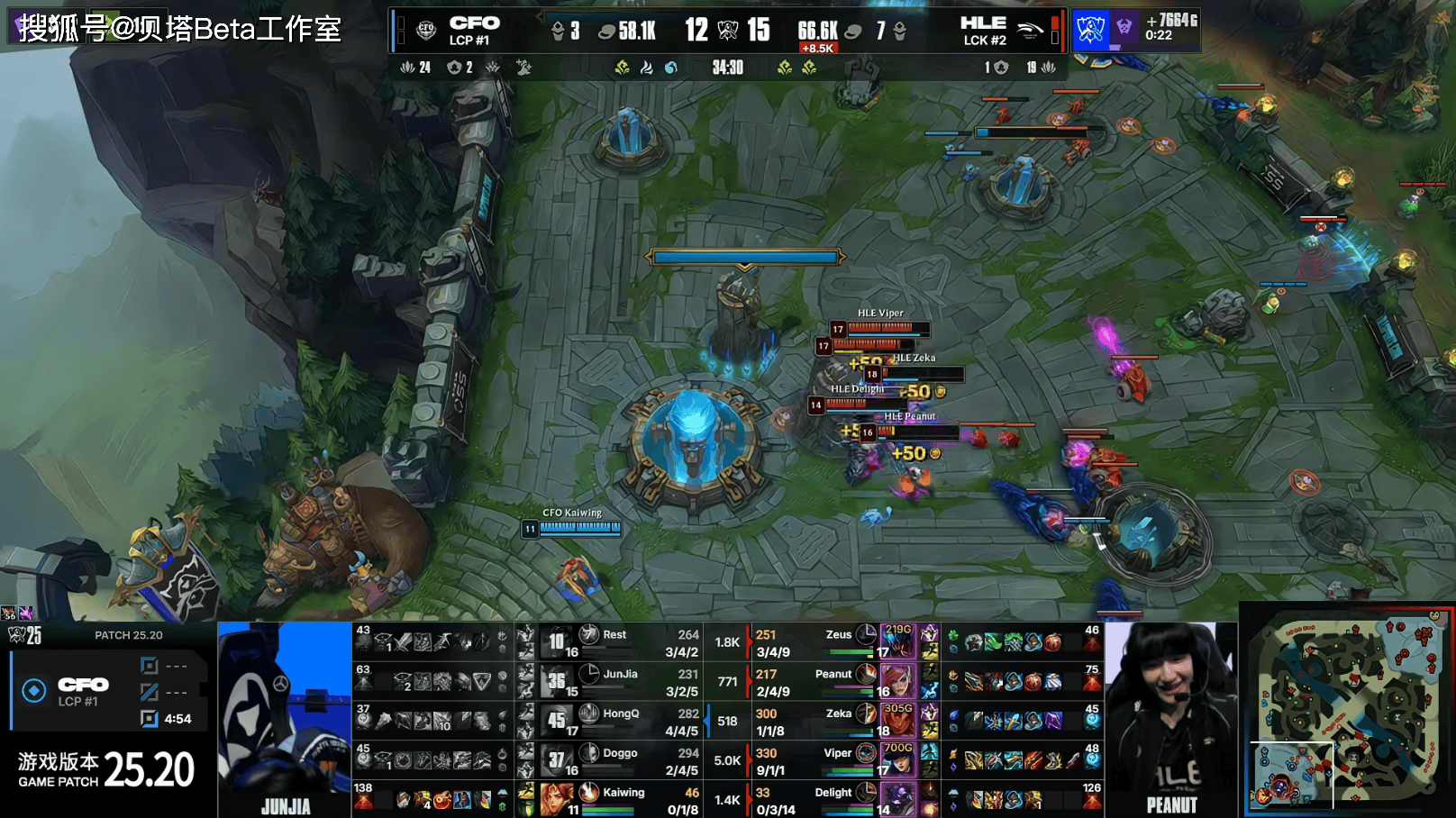Select Rest's name in the scoreboard

pyautogui.click(x=614, y=634)
